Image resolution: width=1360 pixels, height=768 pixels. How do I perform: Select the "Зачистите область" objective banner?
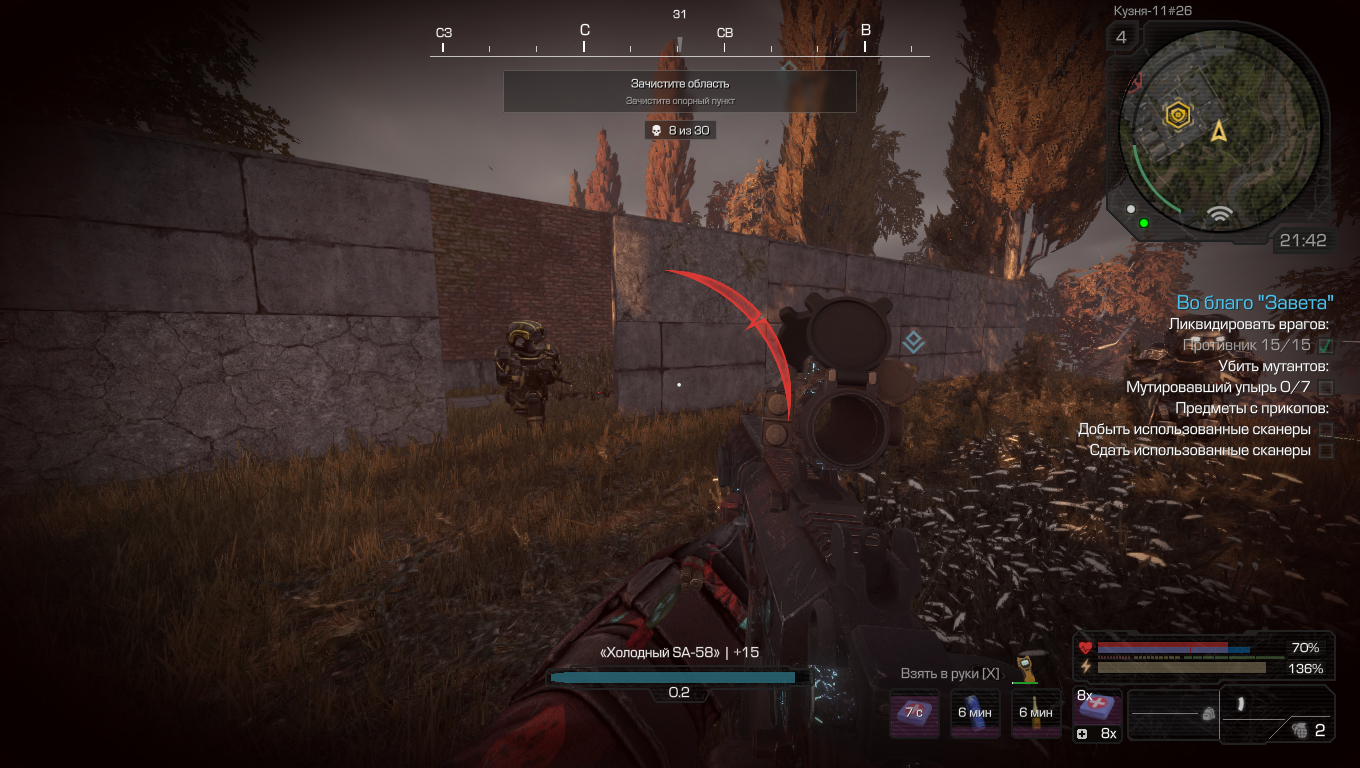[x=679, y=91]
